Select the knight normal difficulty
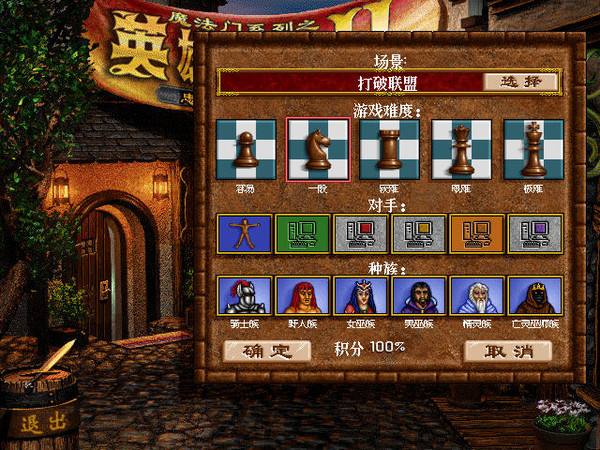This screenshot has width=600, height=450. pyautogui.click(x=318, y=149)
